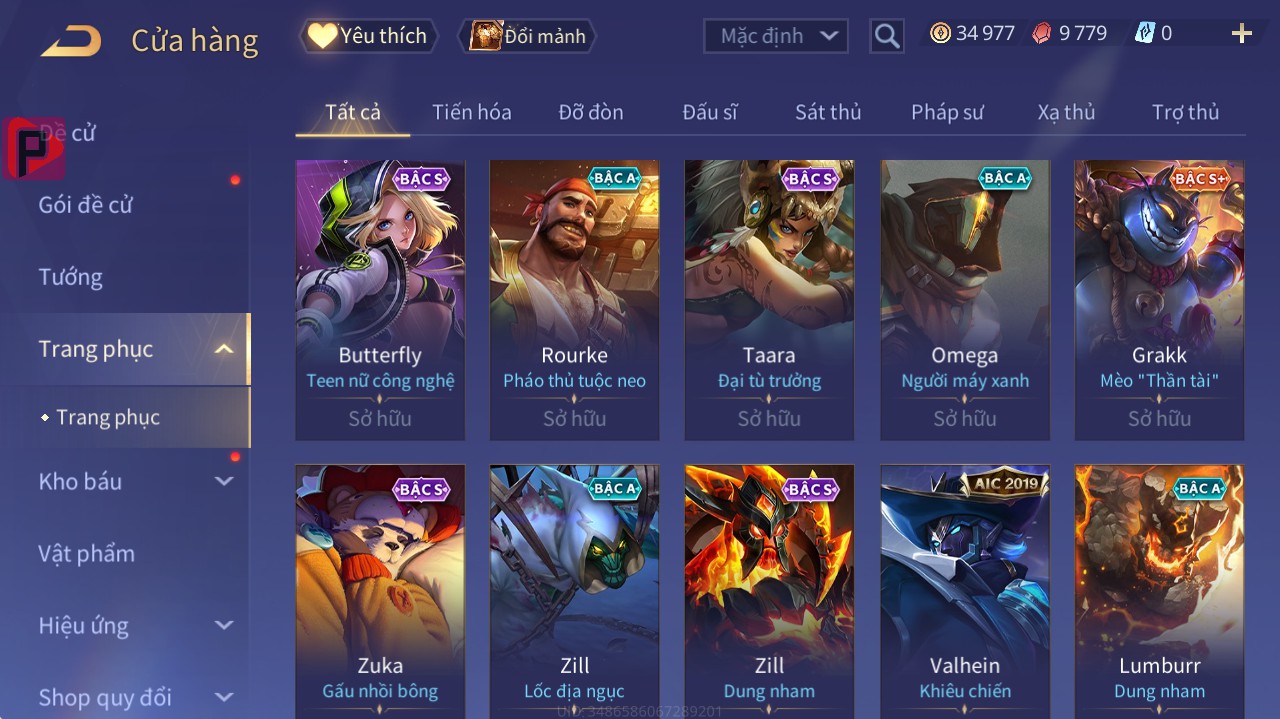Screen dimensions: 1280x719
Task: Open Gói đề cử in sidebar
Action: (86, 205)
